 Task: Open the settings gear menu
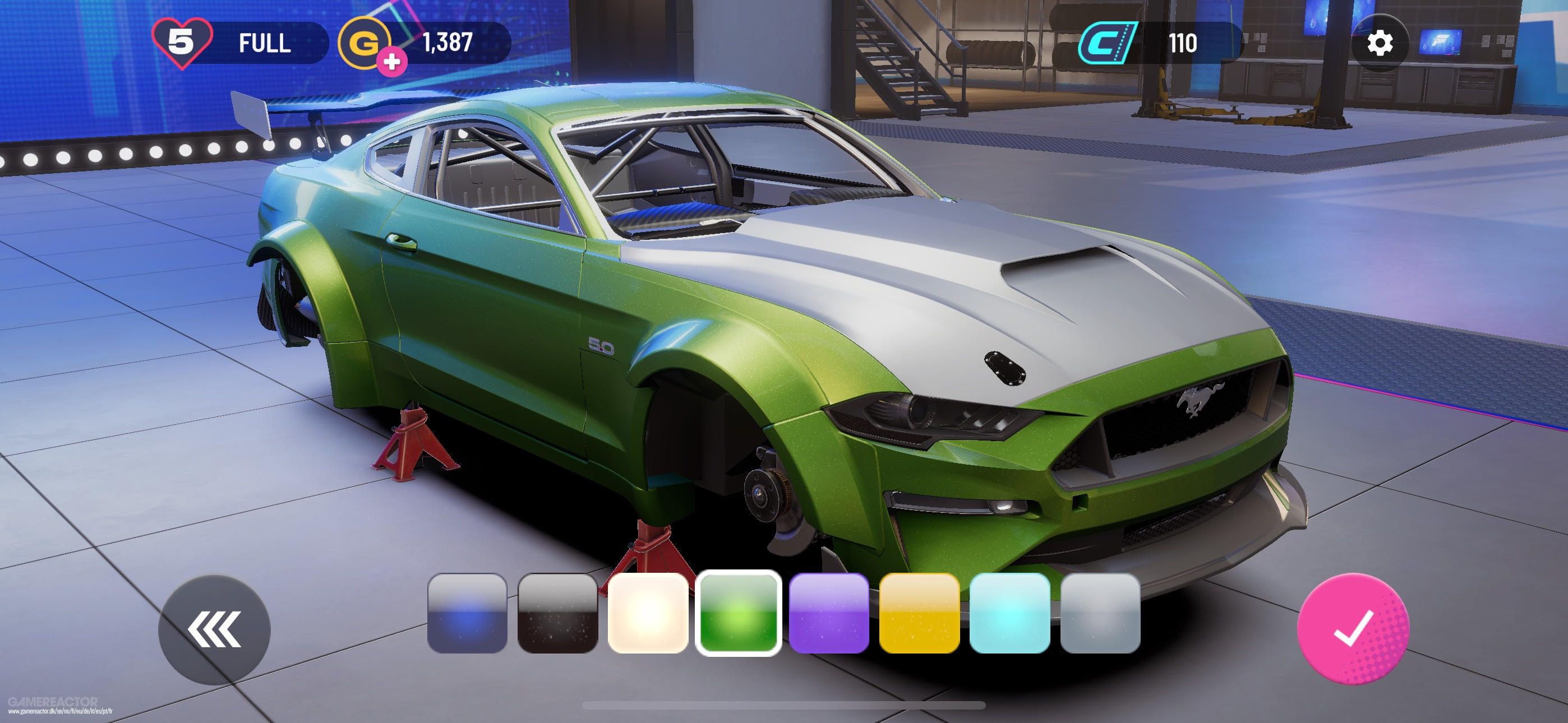[1380, 44]
